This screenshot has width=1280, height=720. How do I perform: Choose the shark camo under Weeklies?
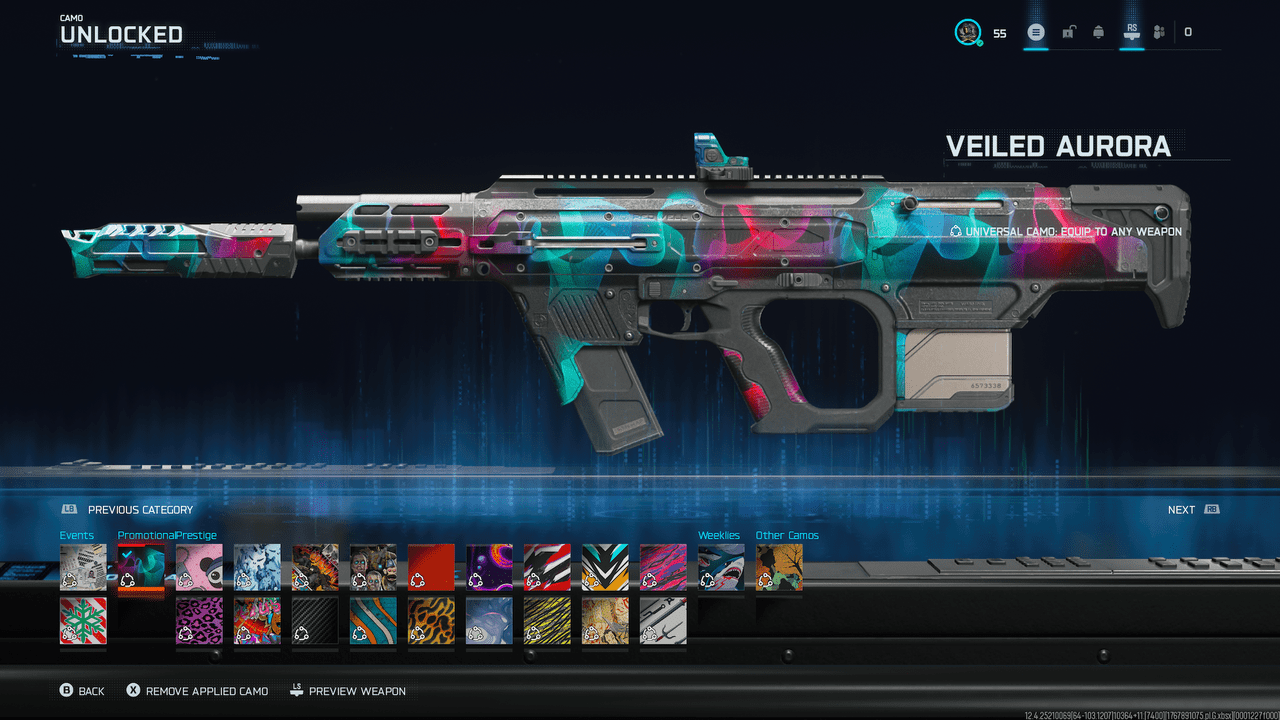(721, 568)
